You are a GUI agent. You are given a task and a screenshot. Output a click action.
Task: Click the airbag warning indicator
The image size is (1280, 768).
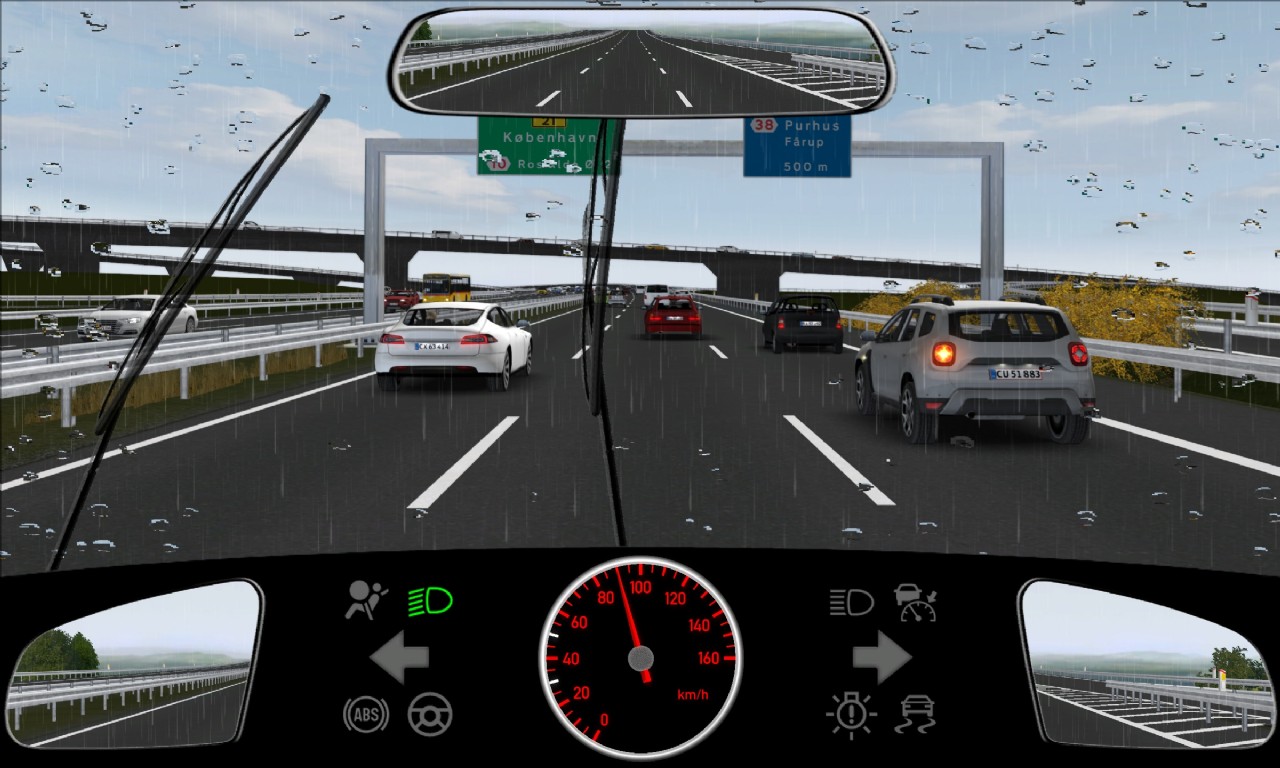coord(366,600)
